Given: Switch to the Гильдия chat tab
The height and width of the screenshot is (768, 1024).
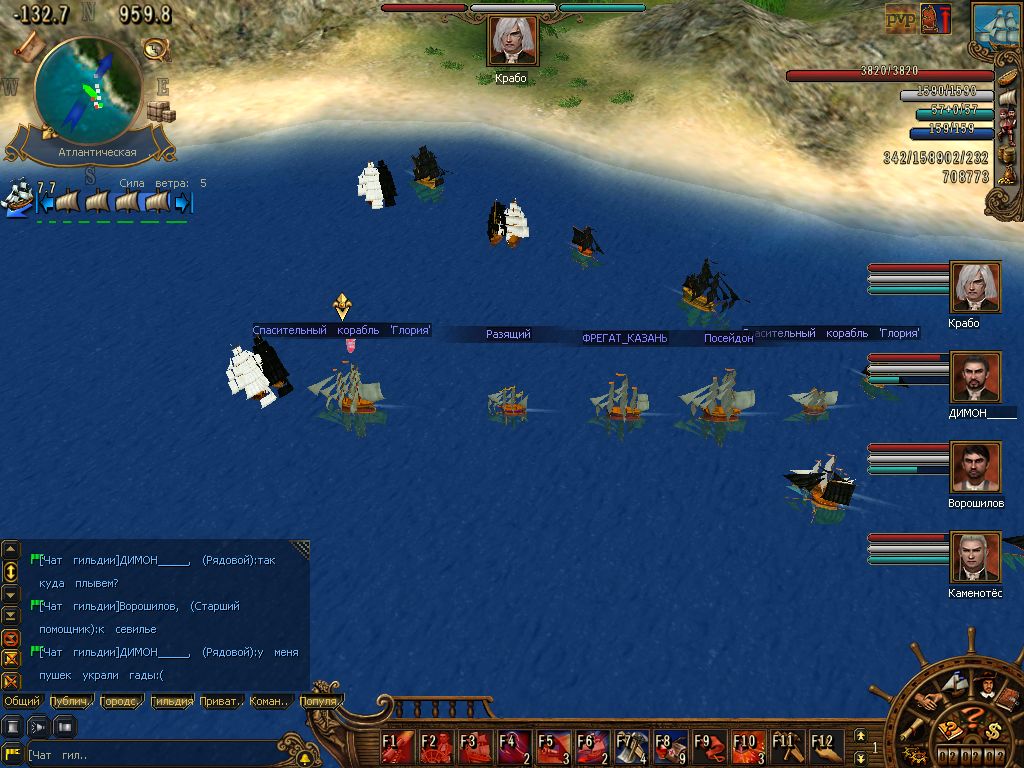Looking at the screenshot, I should 171,701.
